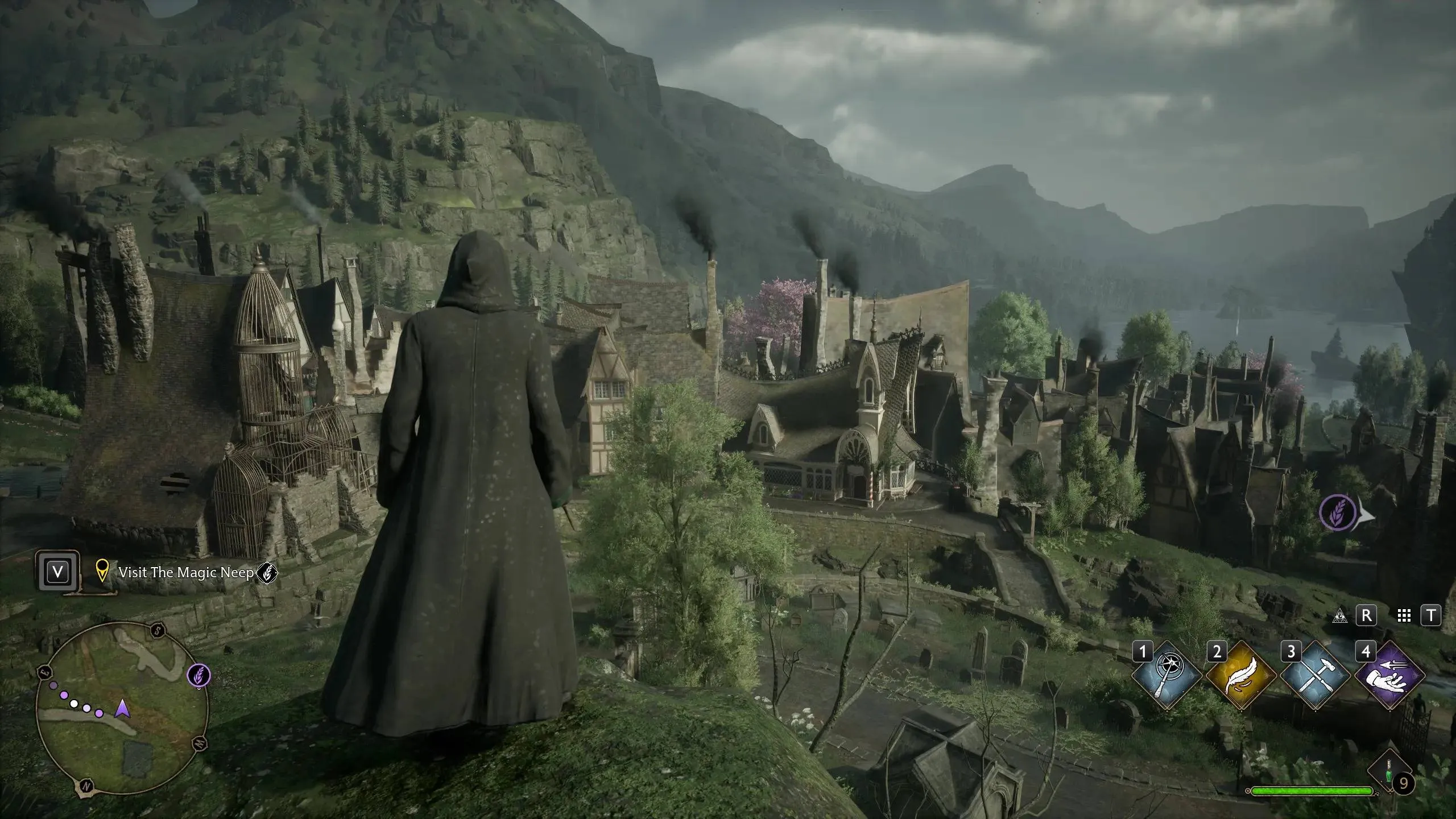This screenshot has height=819, width=1456.
Task: Use the crossed-hammers Reparo spell
Action: [1316, 676]
